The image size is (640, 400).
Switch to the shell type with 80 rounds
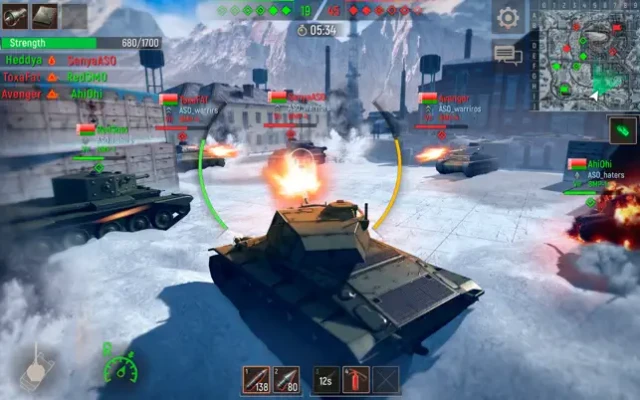click(x=286, y=379)
